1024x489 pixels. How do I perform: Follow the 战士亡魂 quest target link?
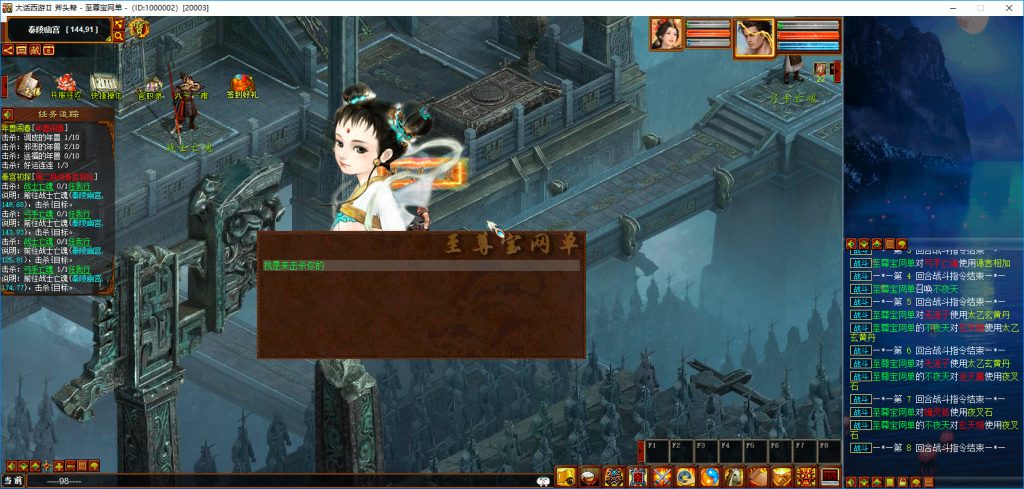coord(37,184)
